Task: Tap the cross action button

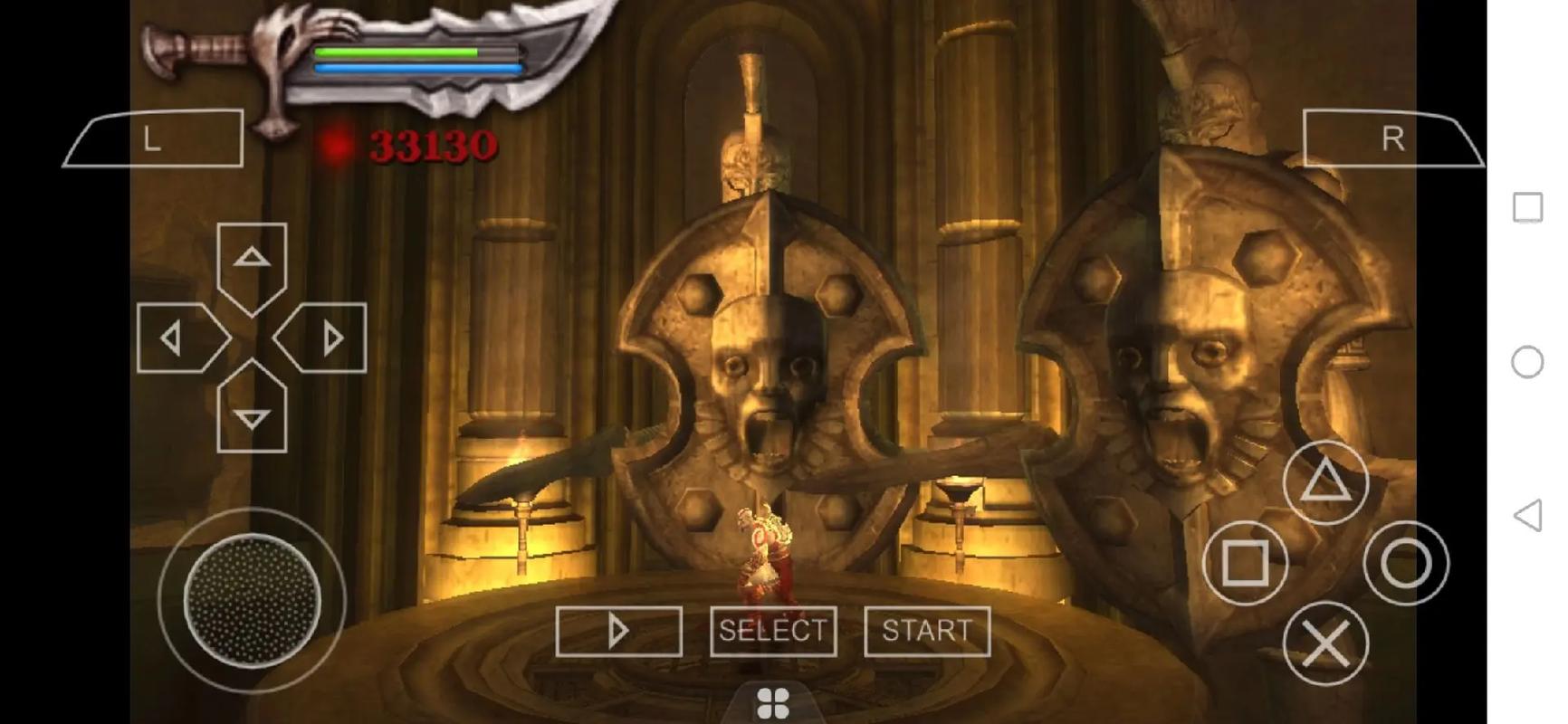Action: point(1325,643)
